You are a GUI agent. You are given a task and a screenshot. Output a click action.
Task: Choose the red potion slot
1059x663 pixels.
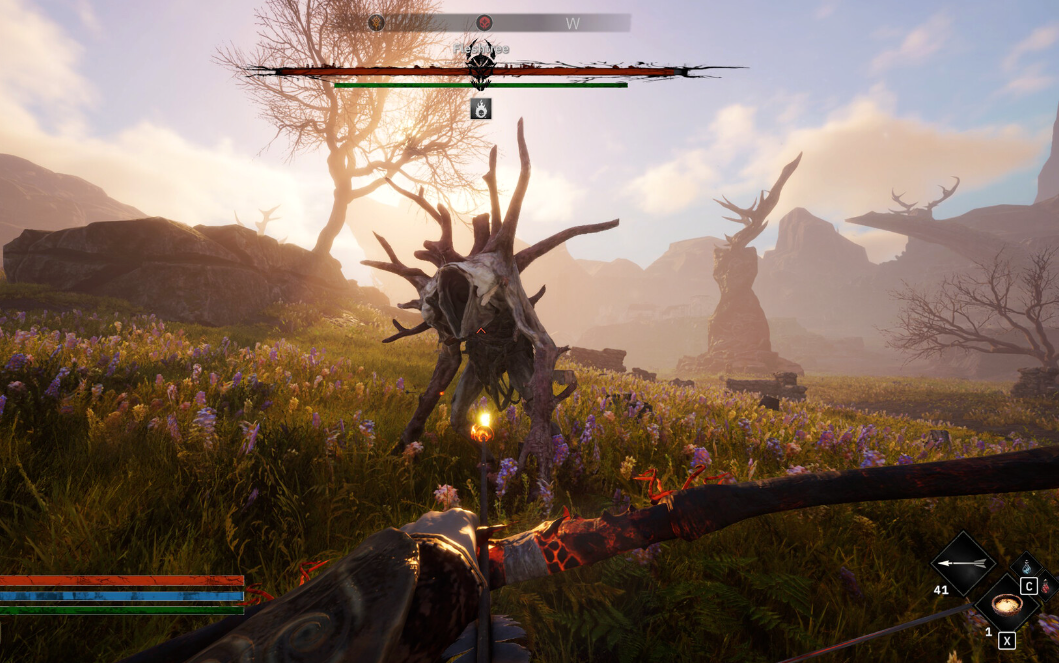pyautogui.click(x=1047, y=587)
